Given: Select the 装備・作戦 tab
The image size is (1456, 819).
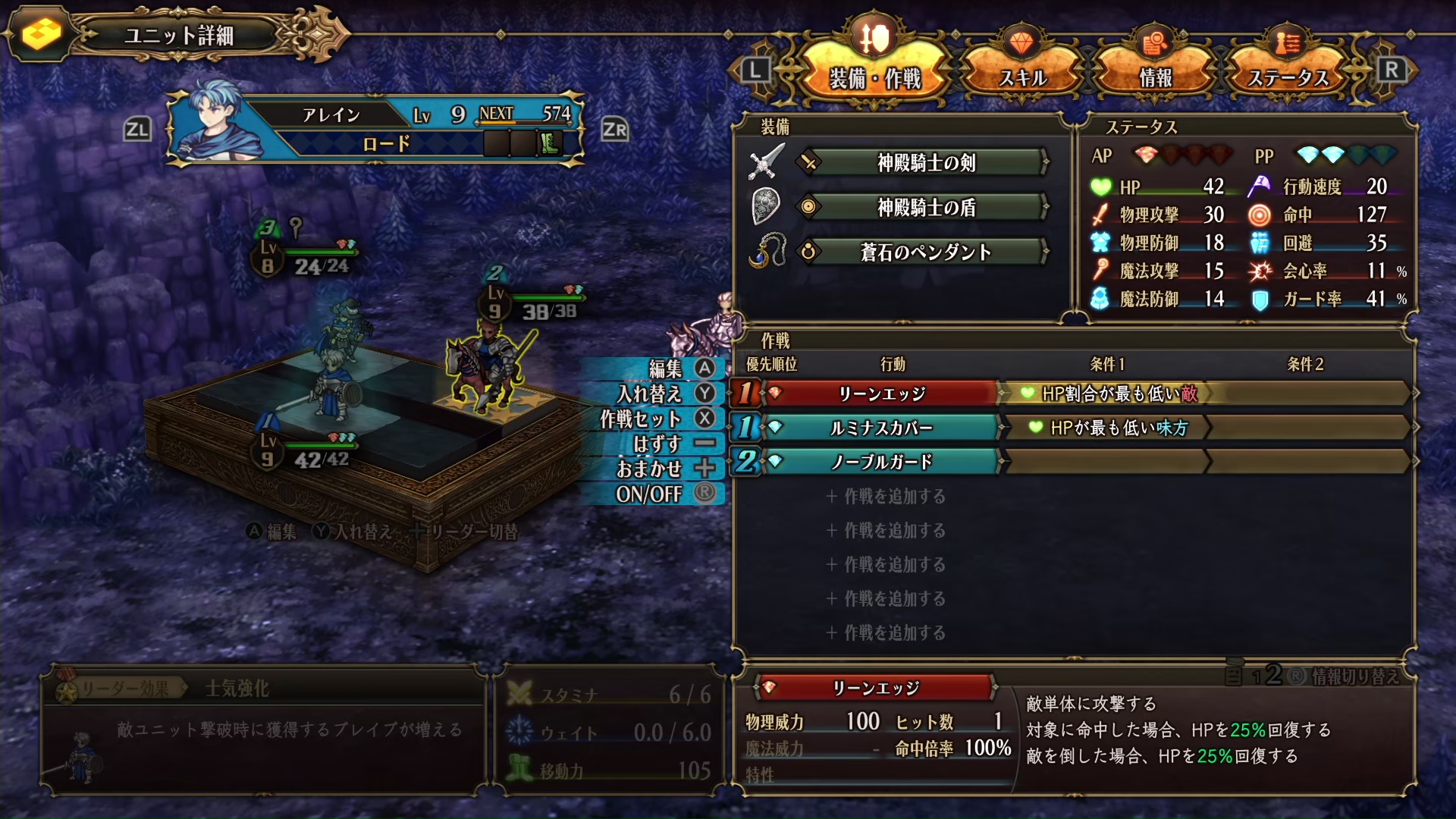Looking at the screenshot, I should [x=875, y=77].
